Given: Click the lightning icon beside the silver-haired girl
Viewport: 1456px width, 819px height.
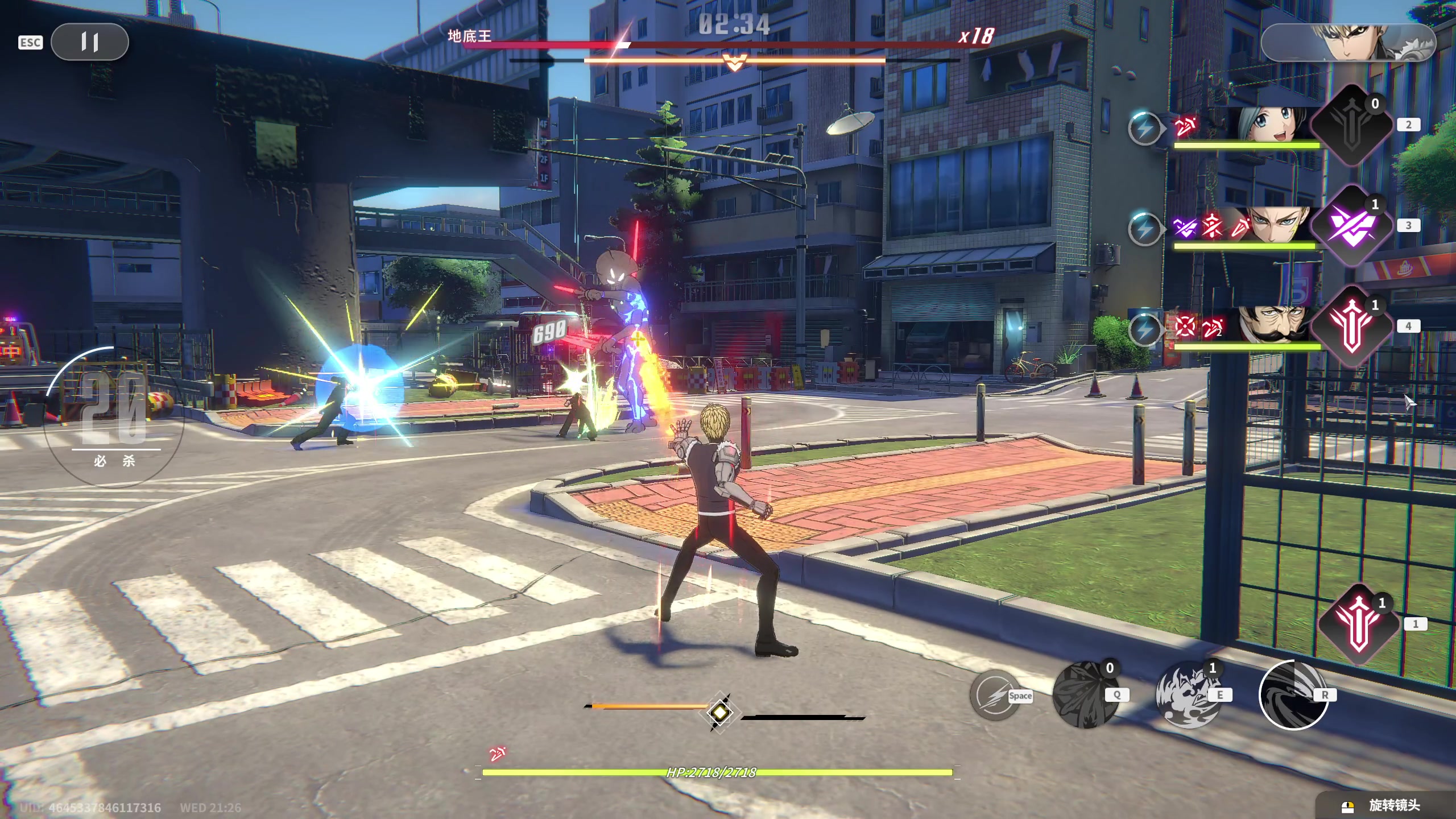Looking at the screenshot, I should (x=1144, y=129).
